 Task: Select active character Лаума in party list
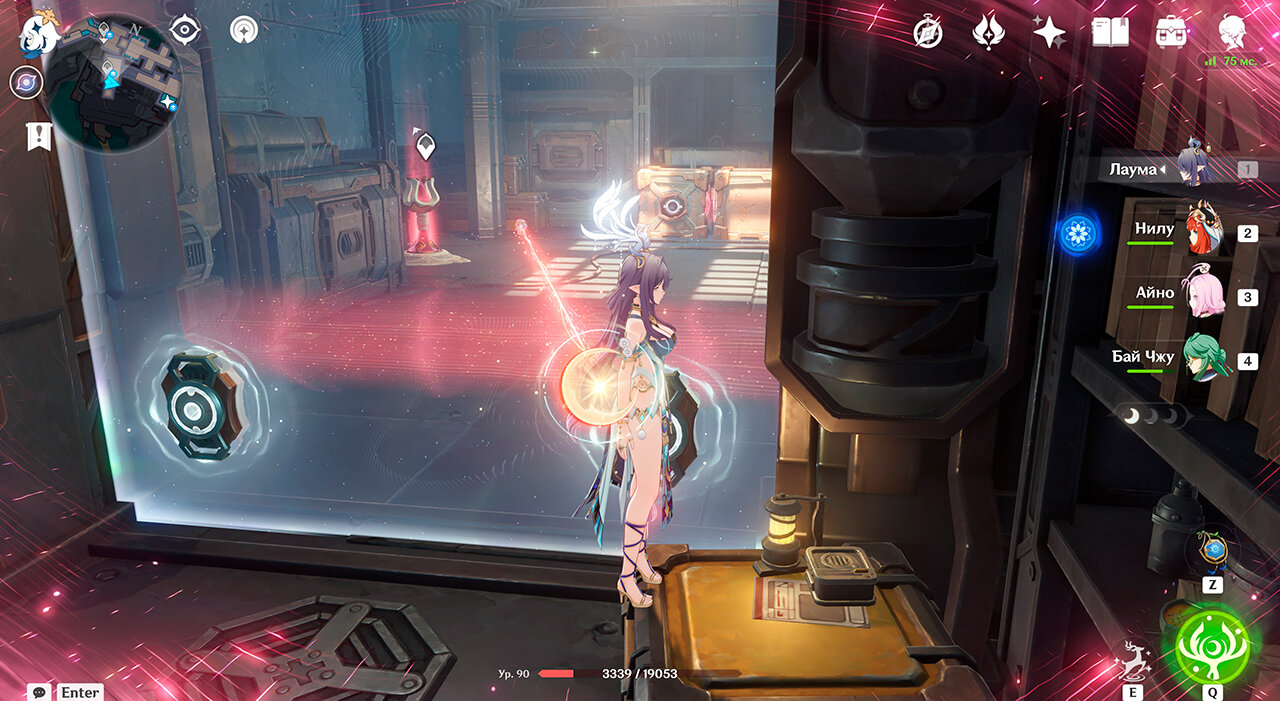point(1194,167)
